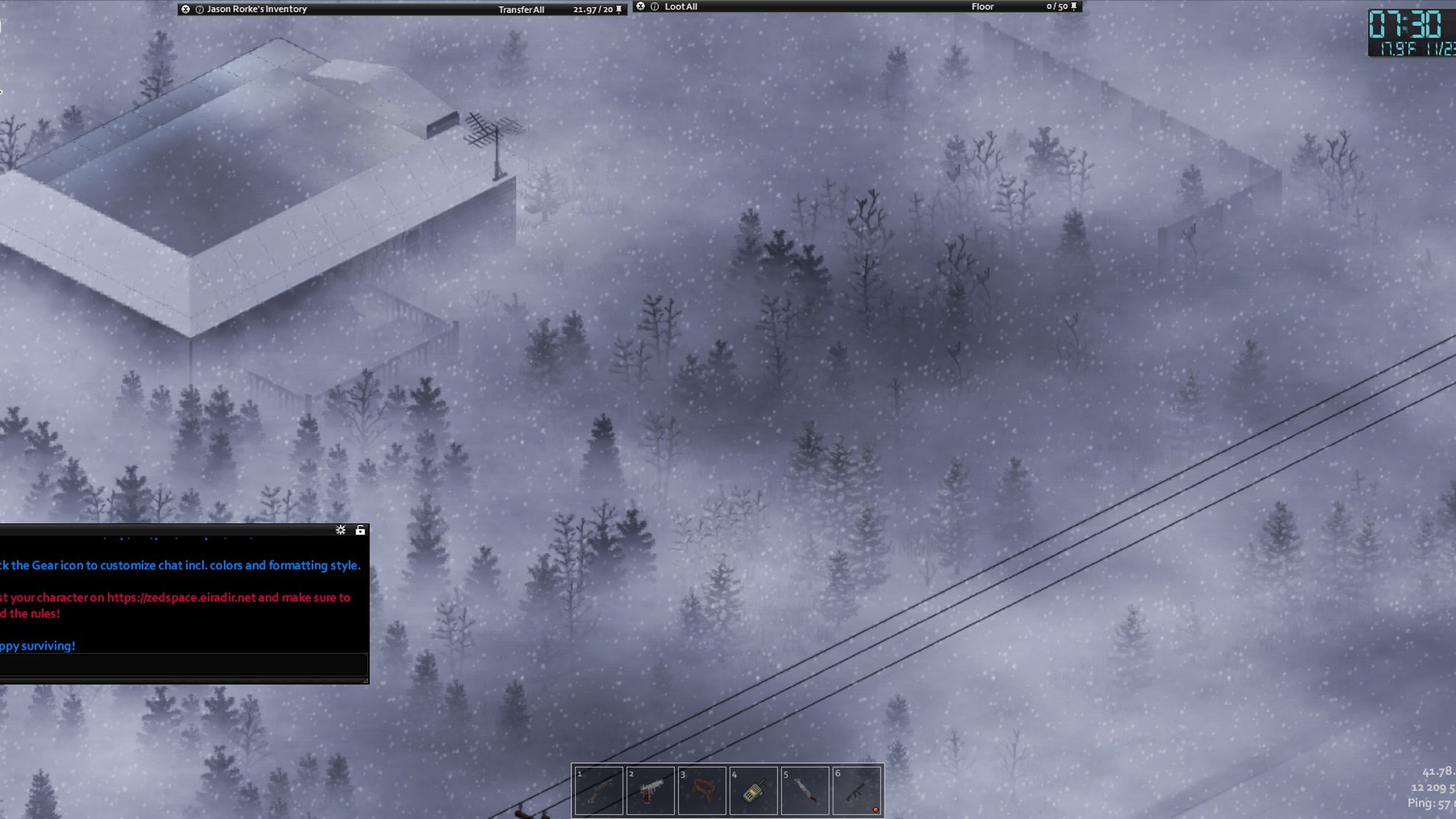The image size is (1456, 819).
Task: Select the bloody knife in hotbar slot 5
Action: [x=805, y=791]
